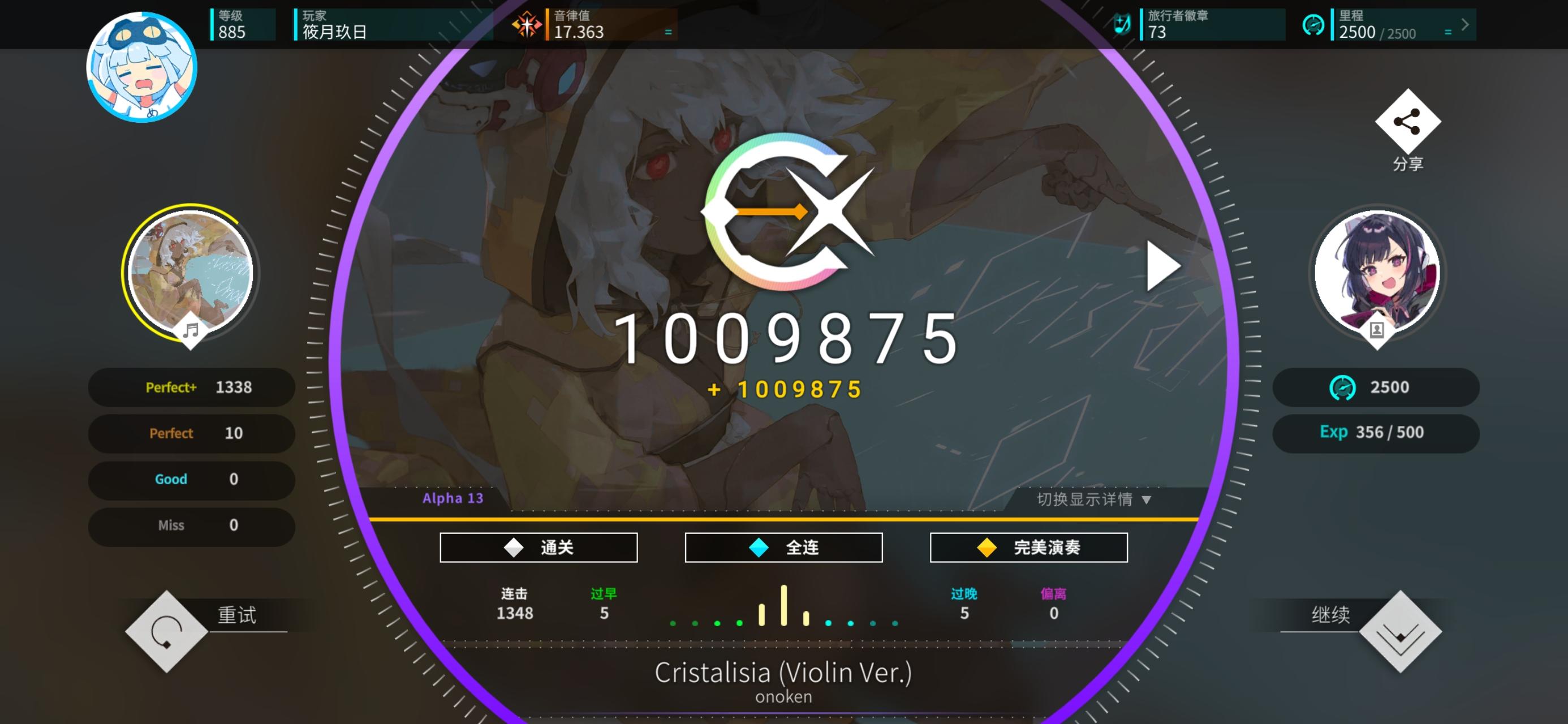Toggle the 完美演奏 perfect play badge

click(1028, 547)
